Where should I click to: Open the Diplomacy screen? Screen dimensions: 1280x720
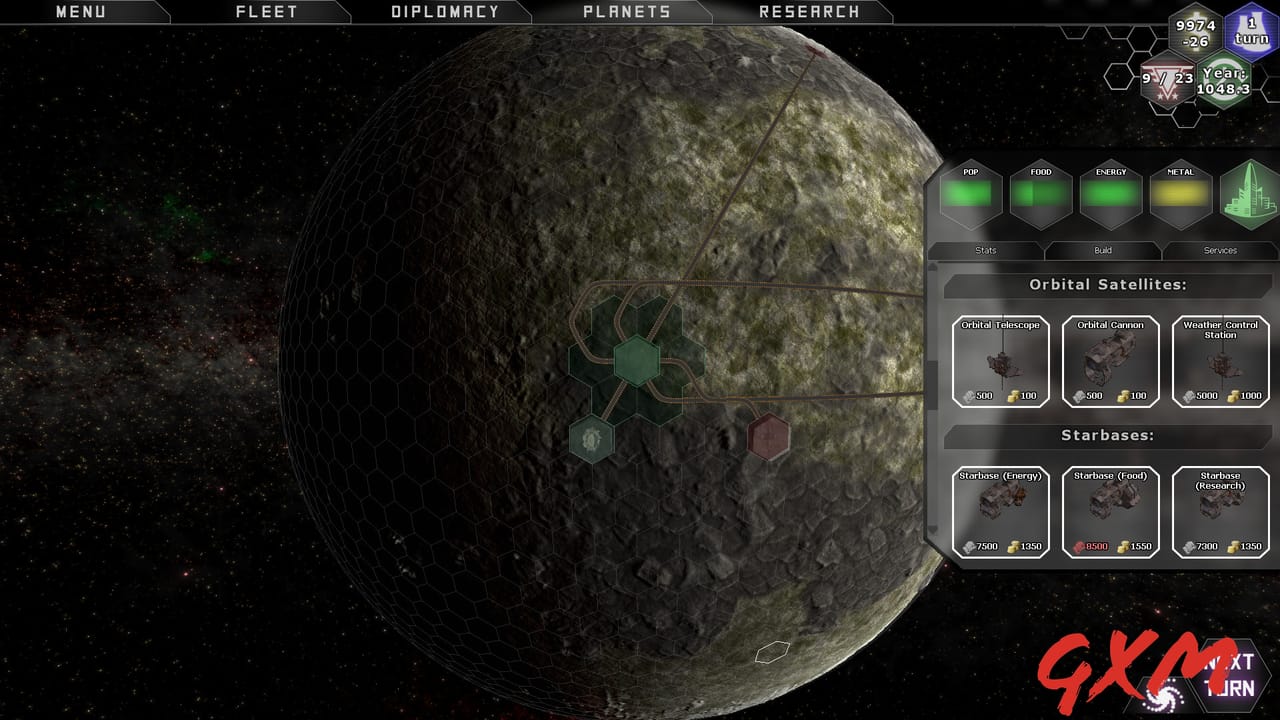coord(444,12)
